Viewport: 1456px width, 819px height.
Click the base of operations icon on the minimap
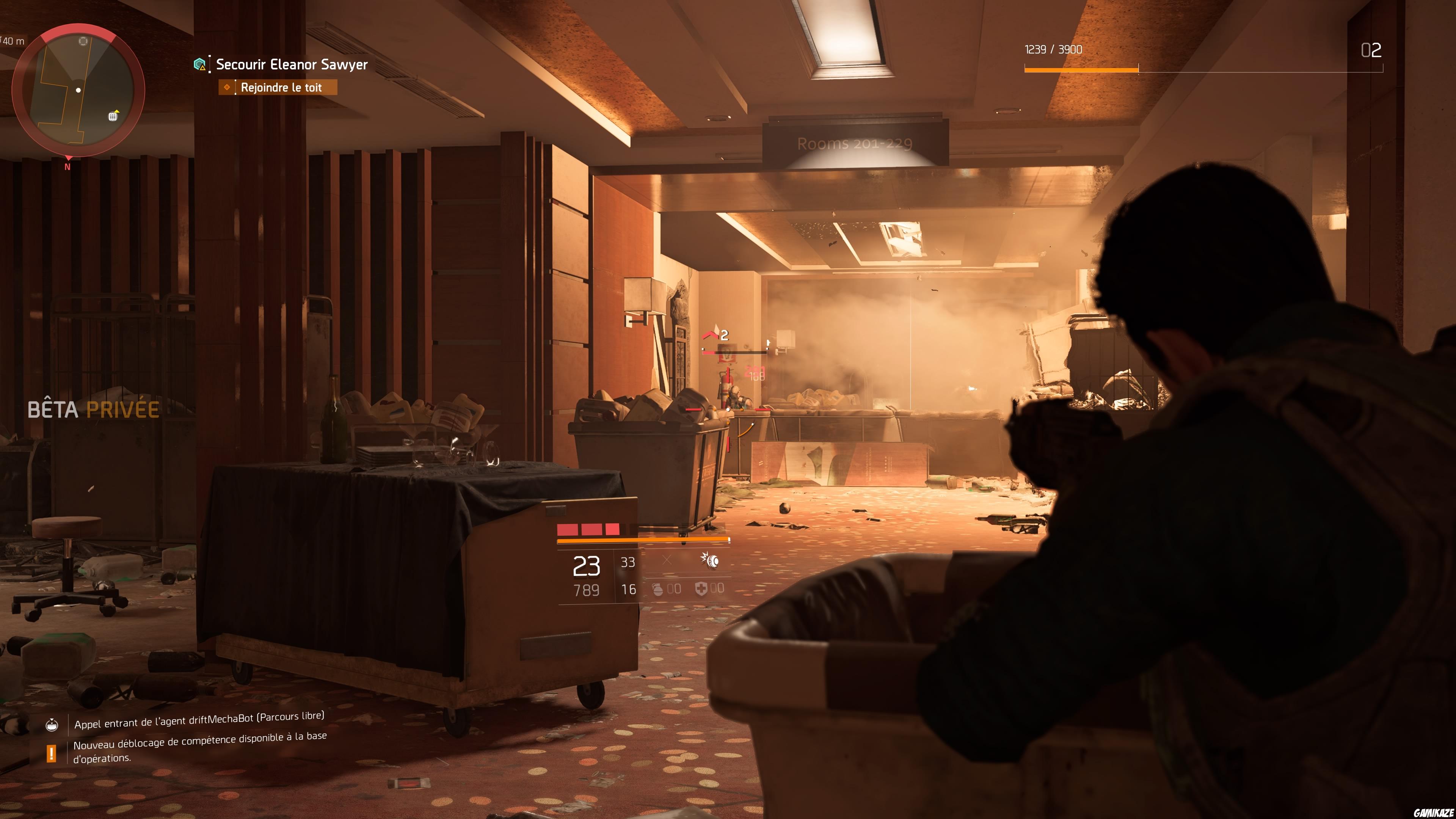pyautogui.click(x=113, y=117)
